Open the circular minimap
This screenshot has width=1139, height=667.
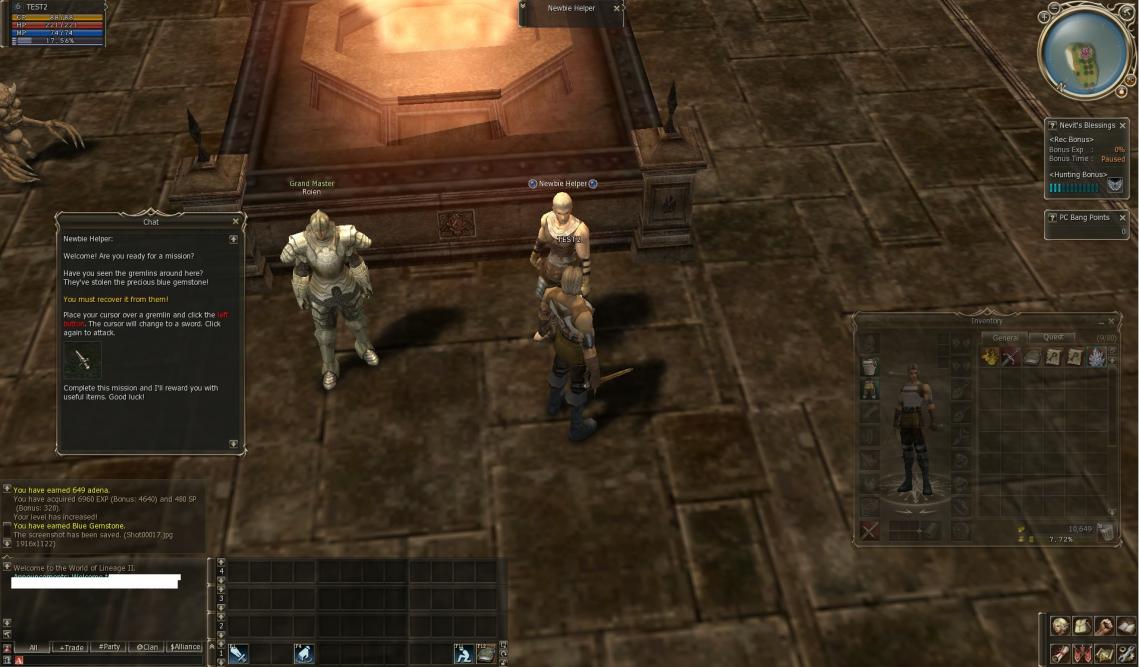(x=1083, y=52)
